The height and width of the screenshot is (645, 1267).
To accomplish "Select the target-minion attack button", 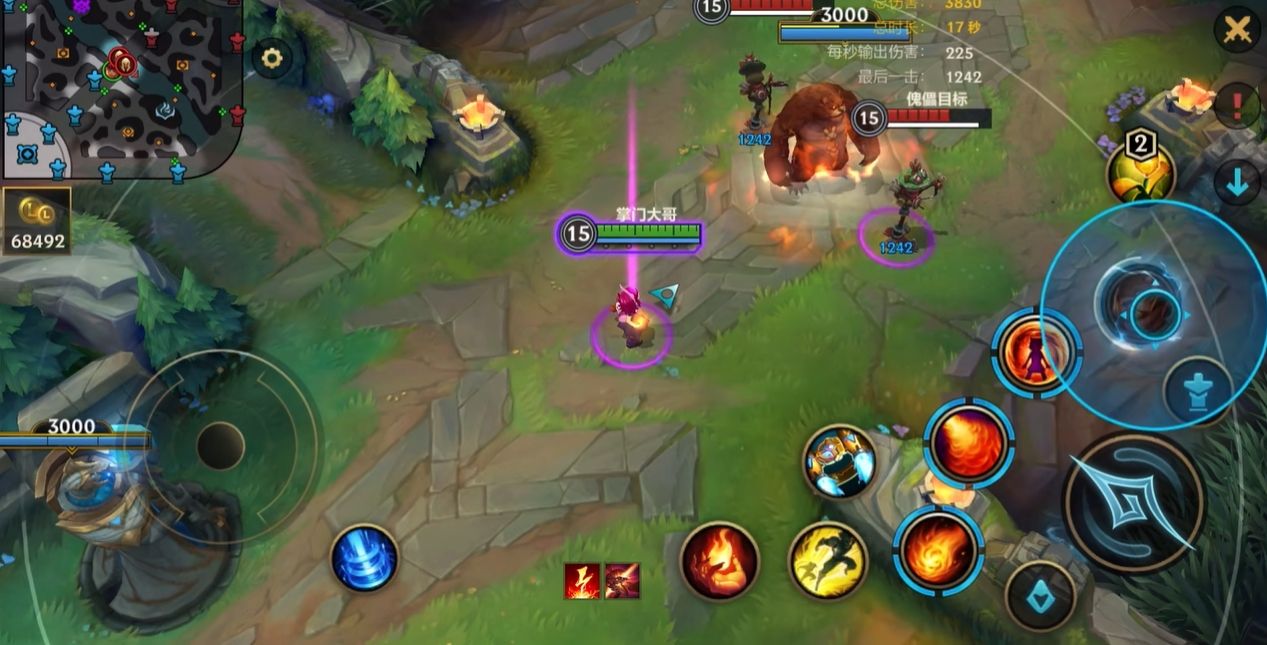I will [x=1040, y=596].
